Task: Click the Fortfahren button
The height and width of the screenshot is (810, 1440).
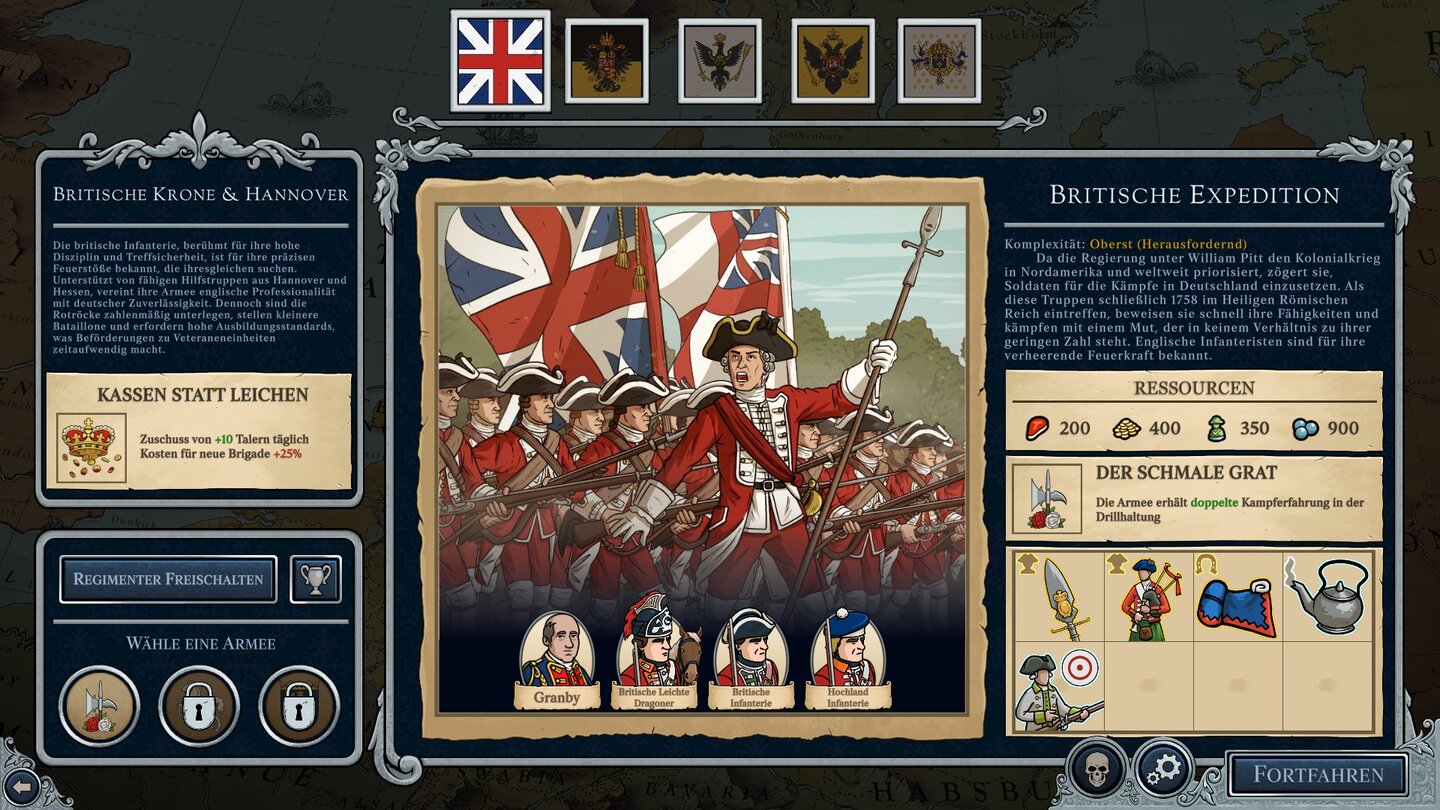Action: pyautogui.click(x=1320, y=774)
